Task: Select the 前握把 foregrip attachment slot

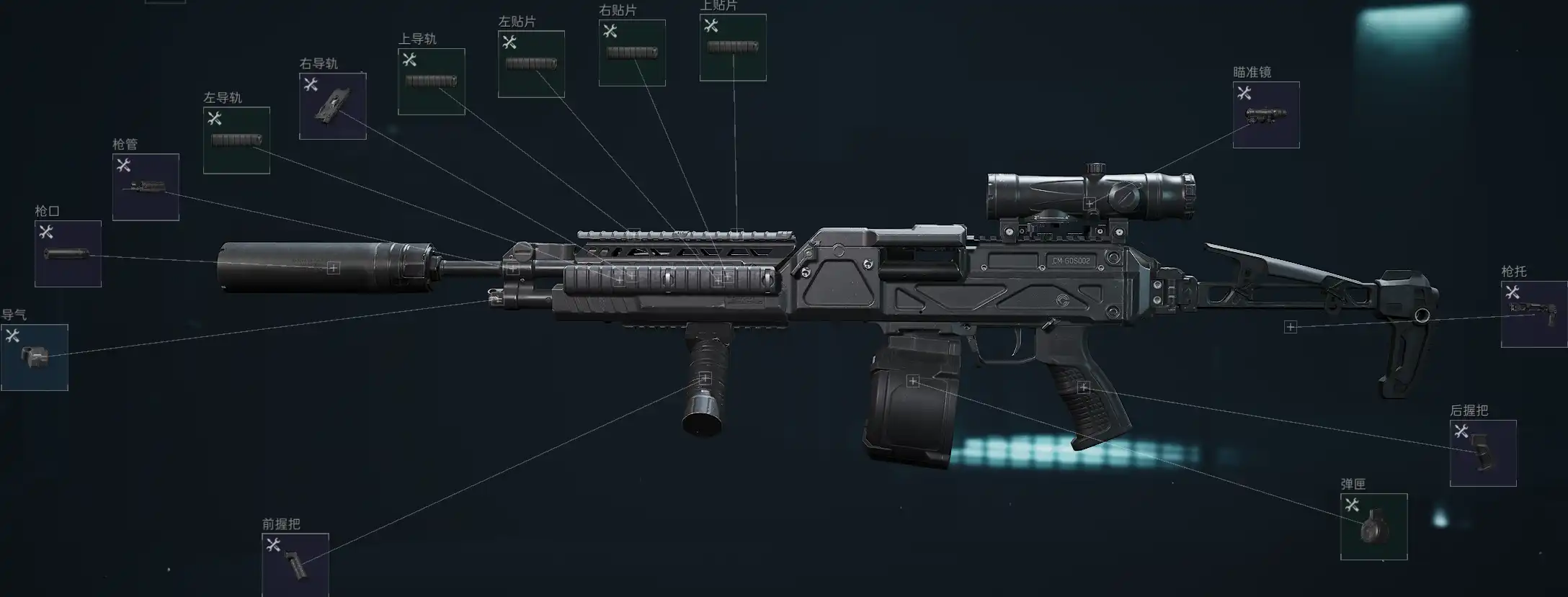Action: pyautogui.click(x=295, y=565)
